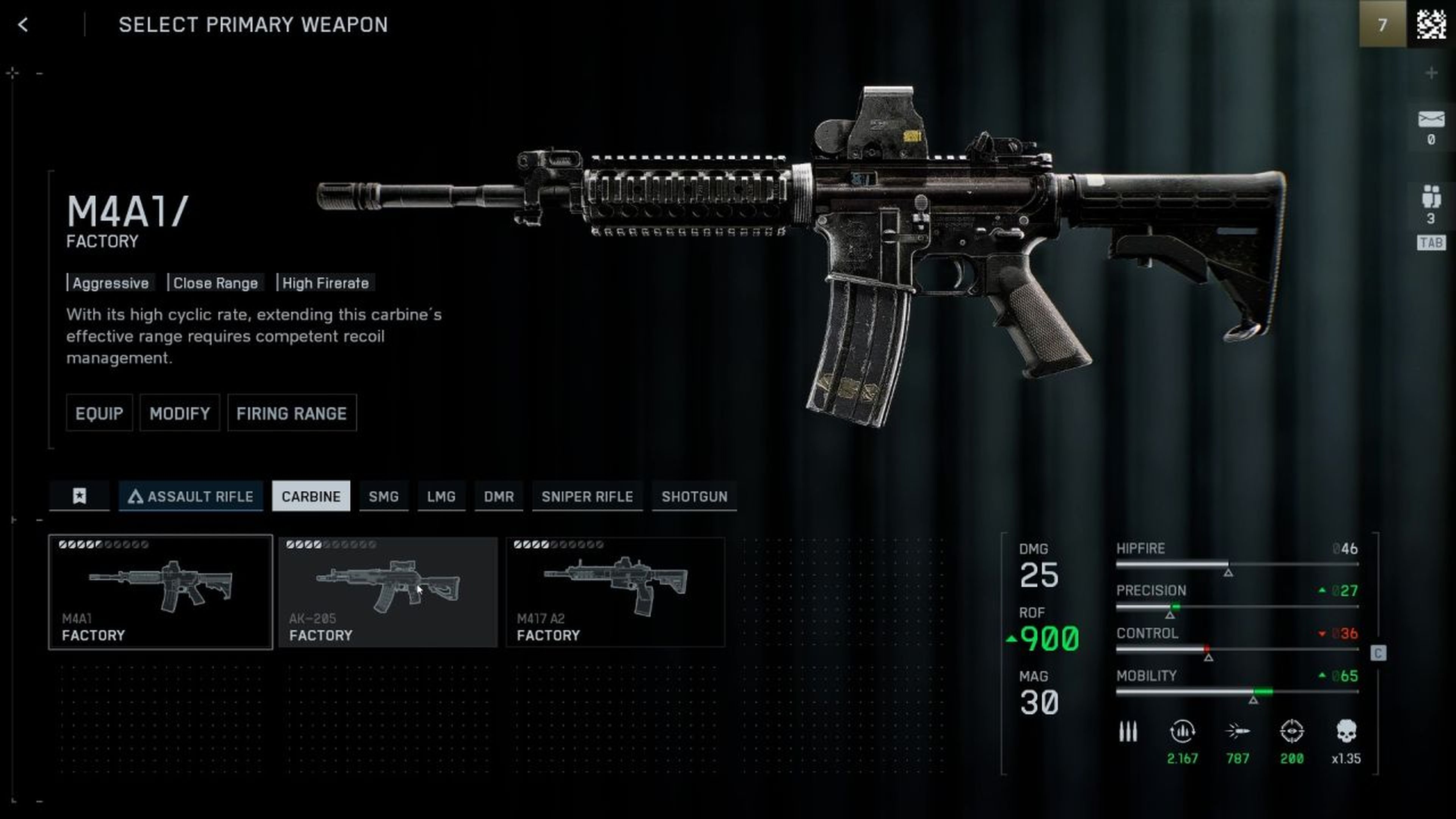Click the QR code icon at top right
The image size is (1456, 819).
[x=1431, y=25]
